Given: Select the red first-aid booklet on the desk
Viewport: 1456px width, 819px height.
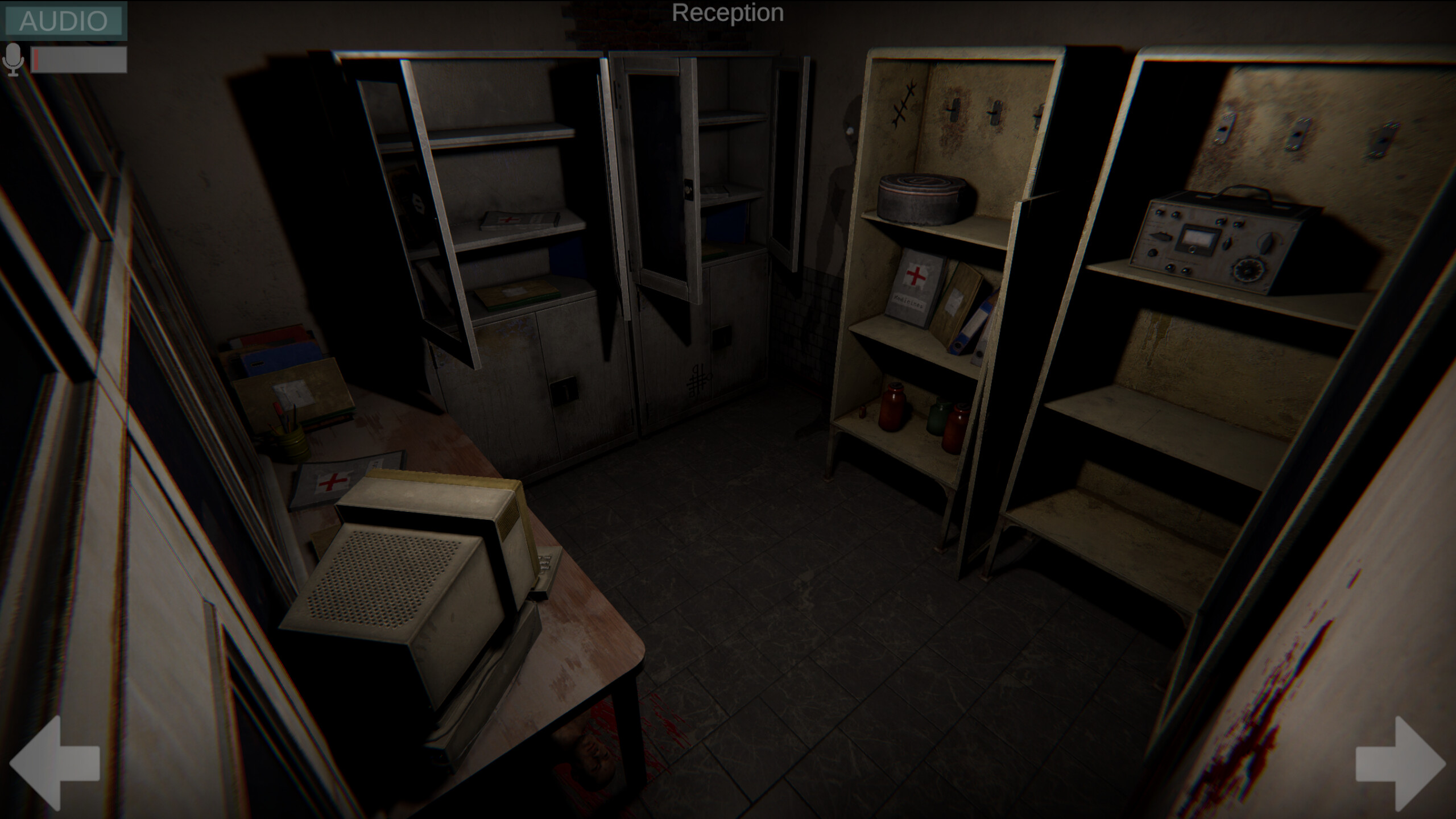Looking at the screenshot, I should (330, 481).
